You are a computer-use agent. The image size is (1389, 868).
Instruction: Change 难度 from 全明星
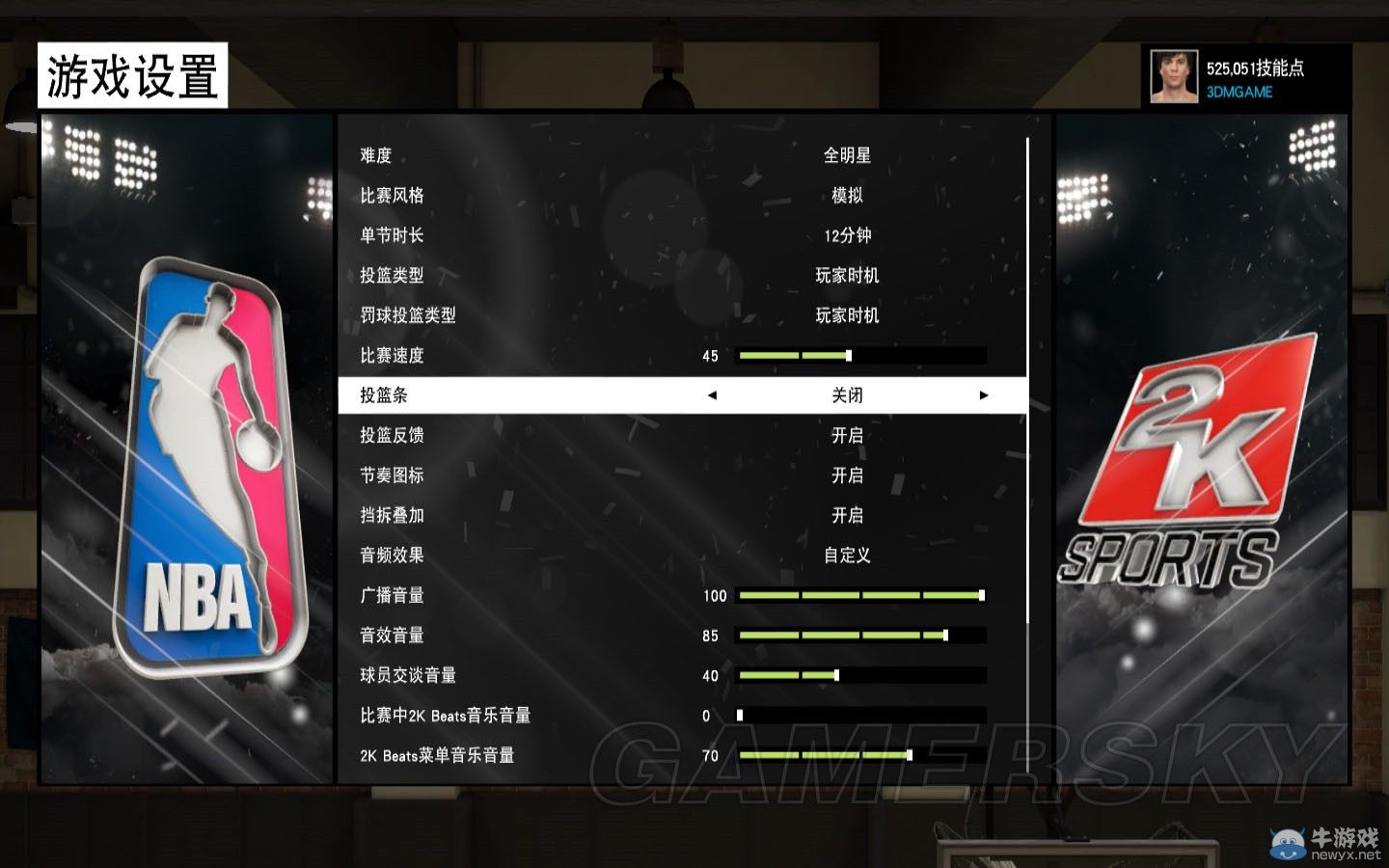tap(847, 155)
